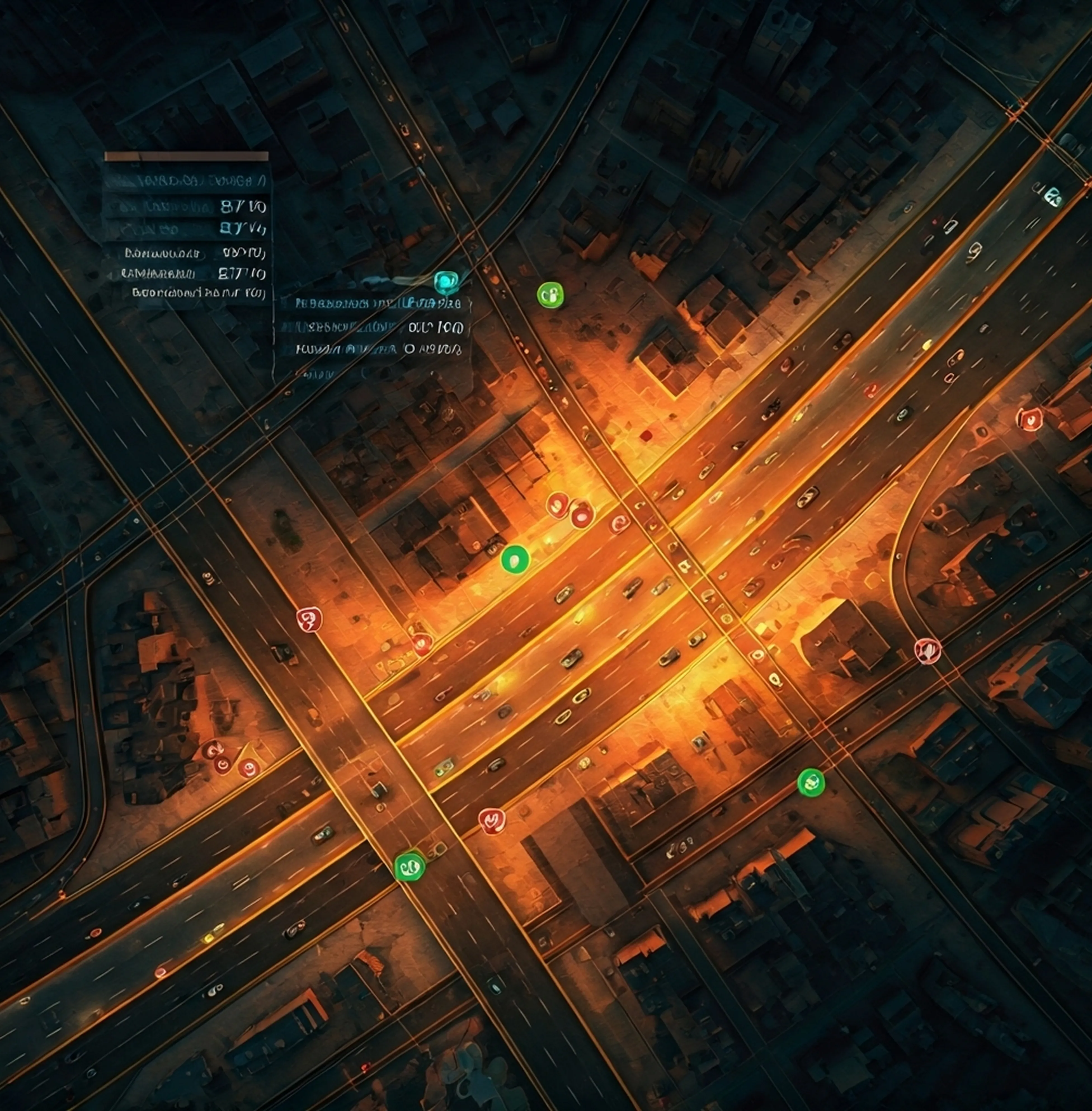Select the pale pink ringed map marker

[x=928, y=650]
